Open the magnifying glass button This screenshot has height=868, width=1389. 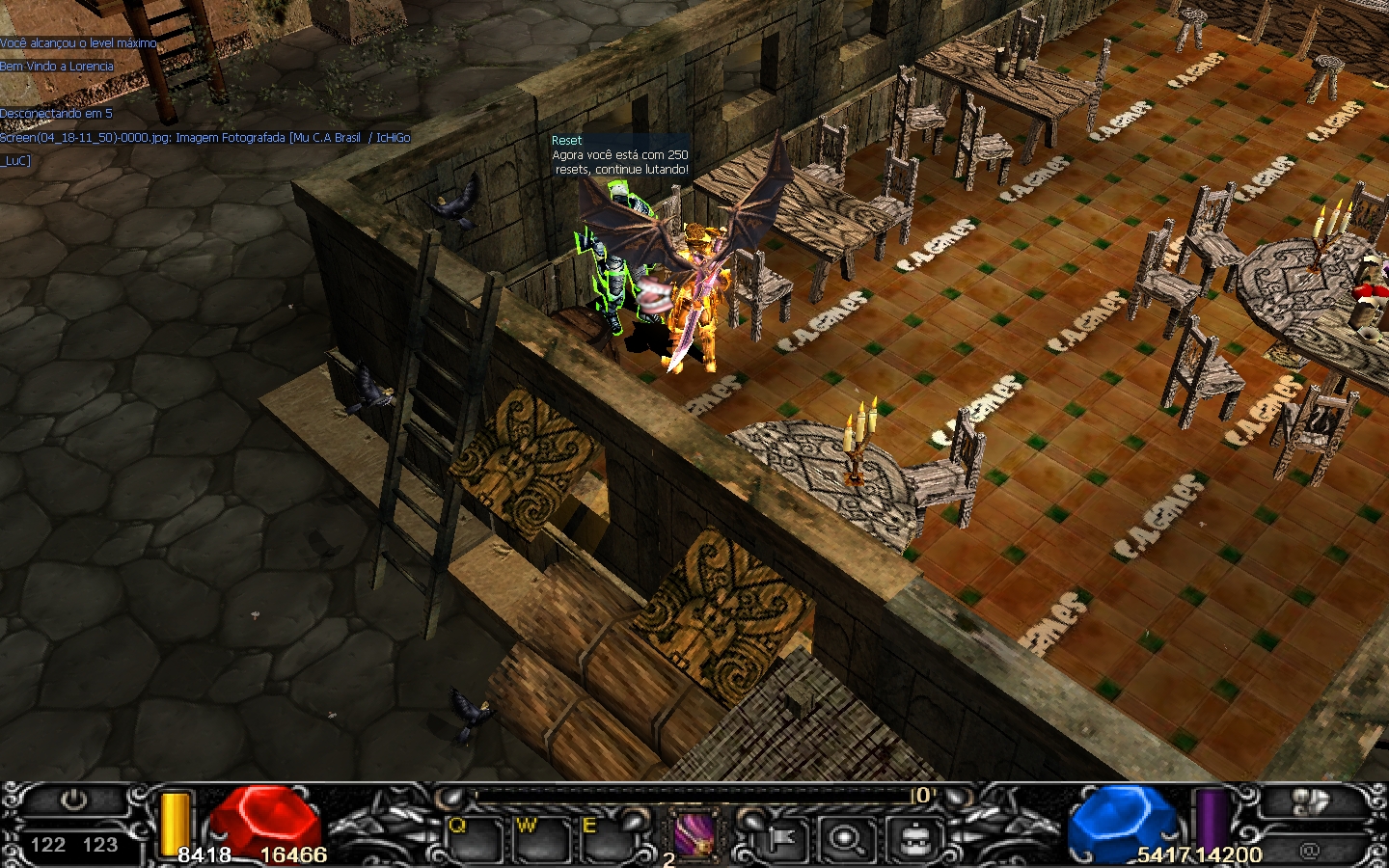(x=846, y=839)
